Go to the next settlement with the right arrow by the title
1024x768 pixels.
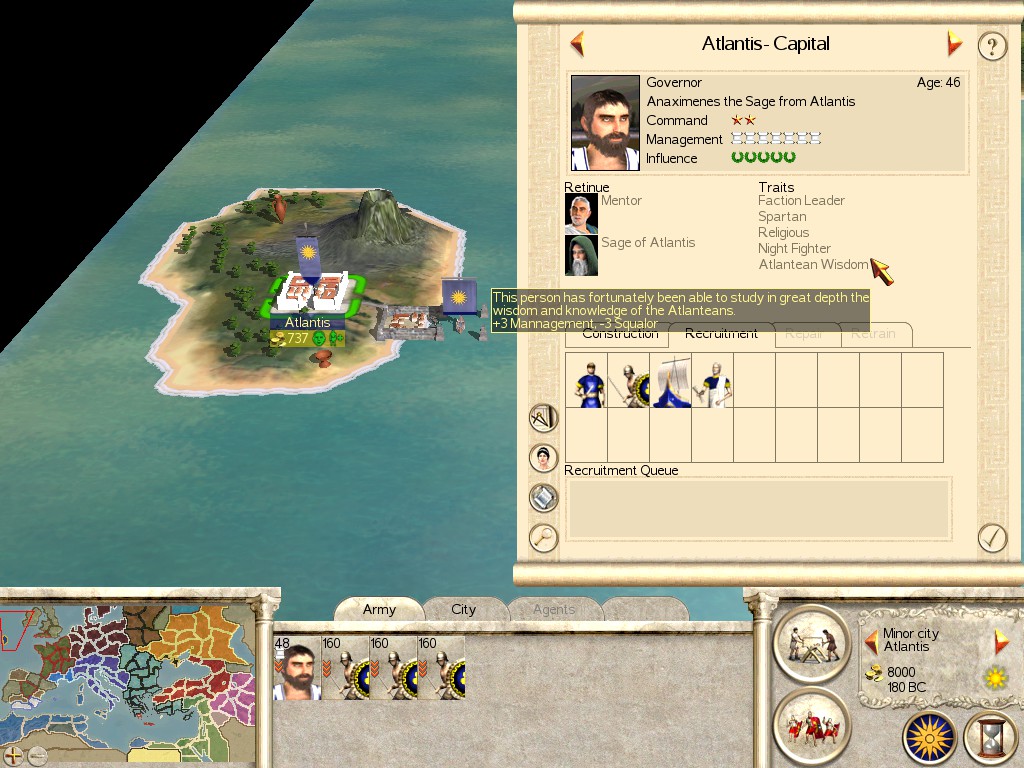click(954, 44)
